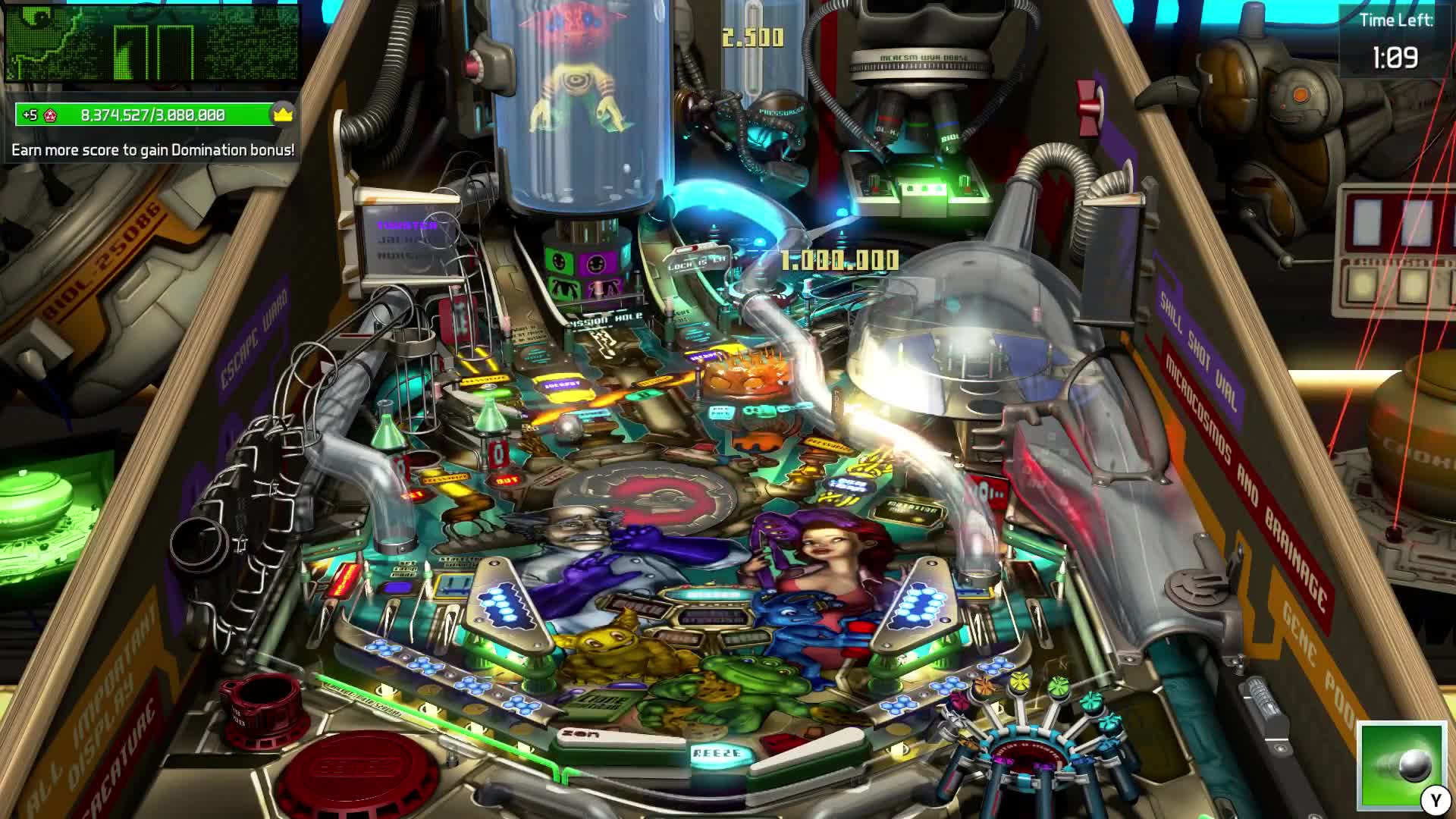Select the ball-boost Y power-up icon

coord(1402,768)
